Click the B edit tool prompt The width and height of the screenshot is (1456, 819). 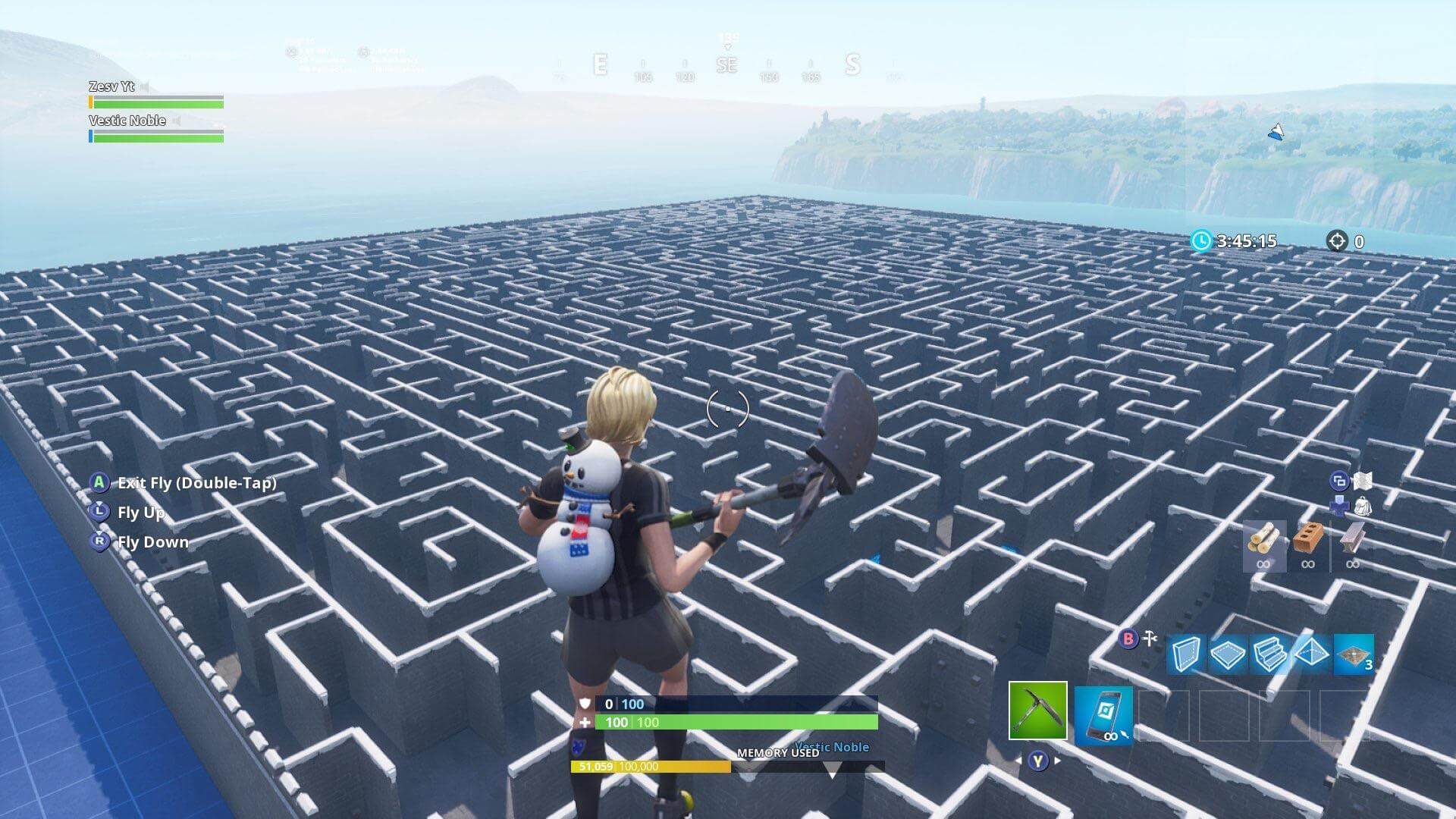coord(1130,638)
